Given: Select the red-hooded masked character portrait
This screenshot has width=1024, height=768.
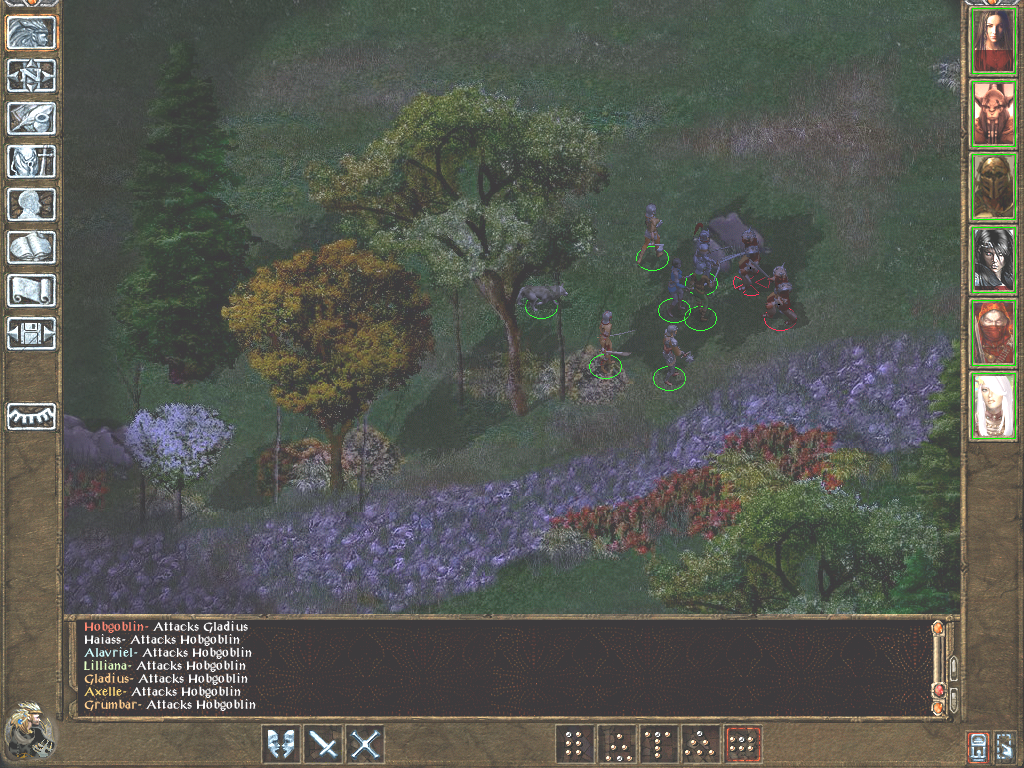Looking at the screenshot, I should click(x=994, y=332).
